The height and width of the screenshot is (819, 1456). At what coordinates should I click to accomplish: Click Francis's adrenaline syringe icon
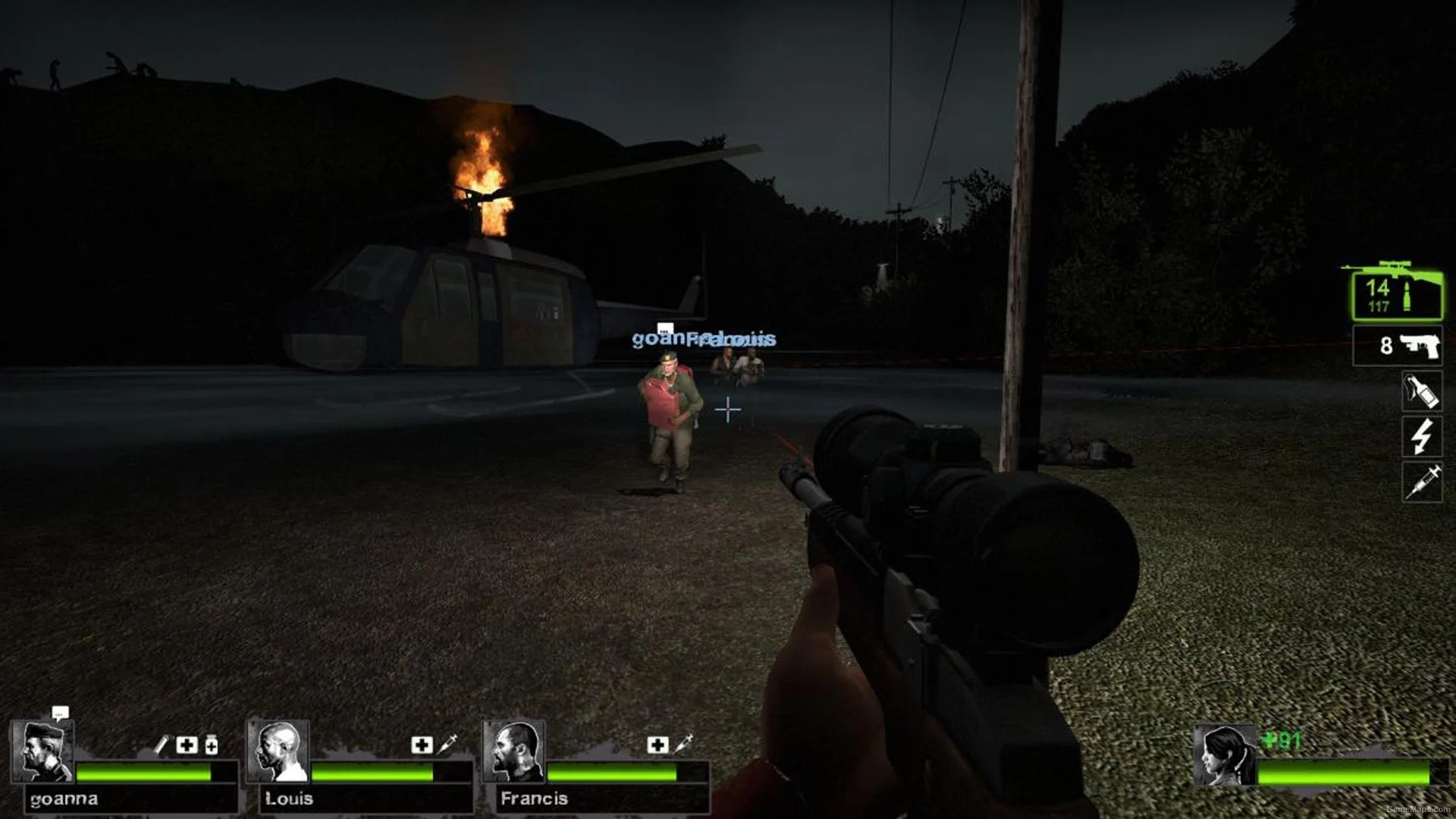pos(683,744)
